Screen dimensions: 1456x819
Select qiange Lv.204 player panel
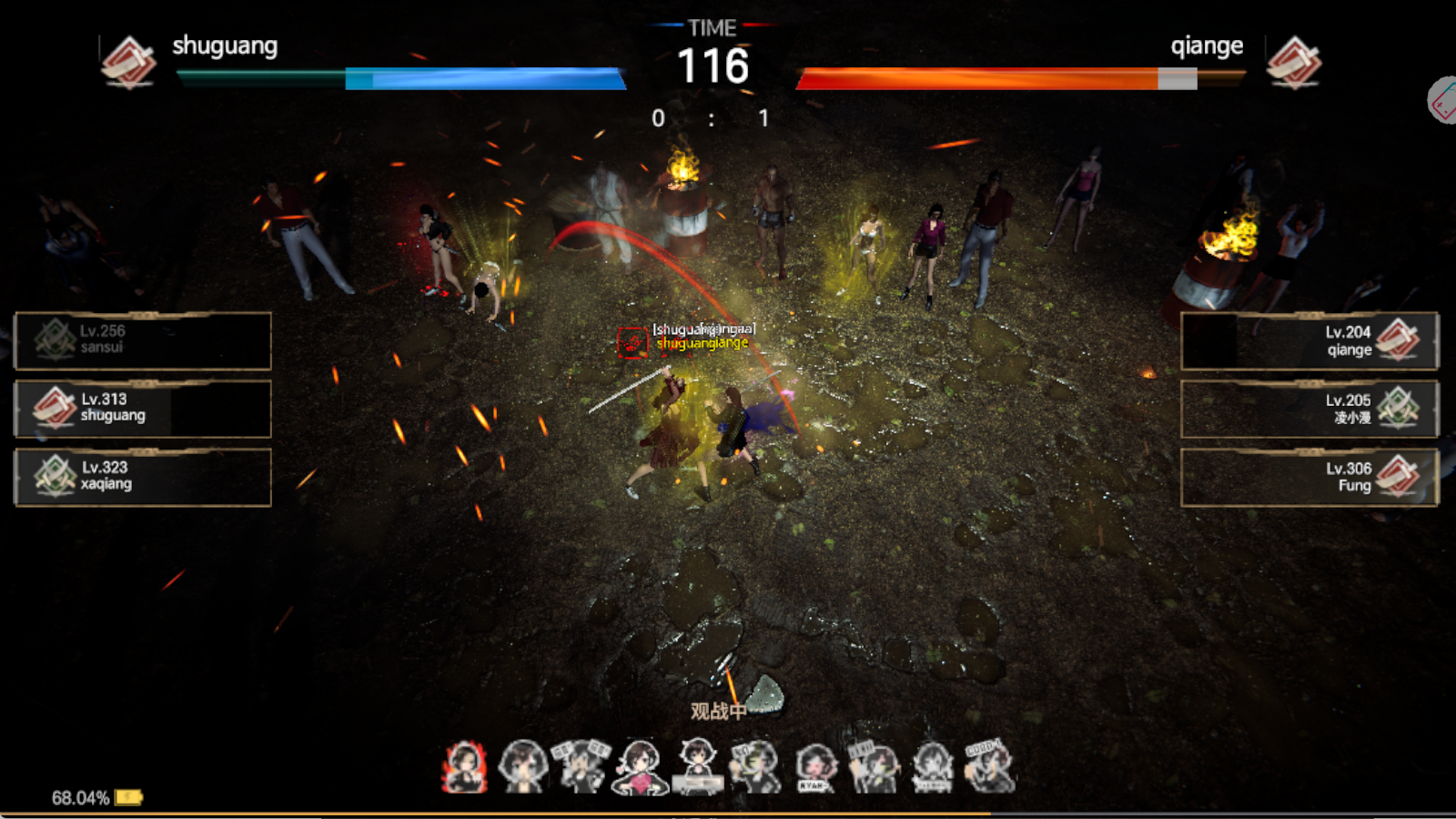pyautogui.click(x=1309, y=340)
